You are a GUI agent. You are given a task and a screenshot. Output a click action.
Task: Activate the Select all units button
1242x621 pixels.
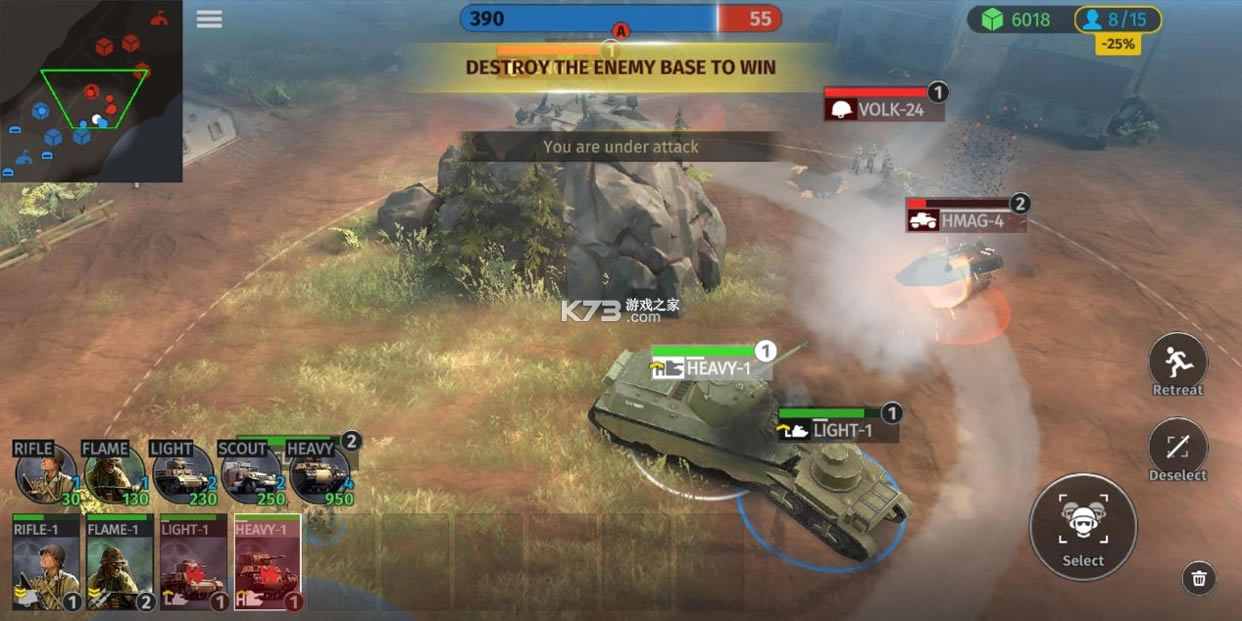coord(1082,526)
